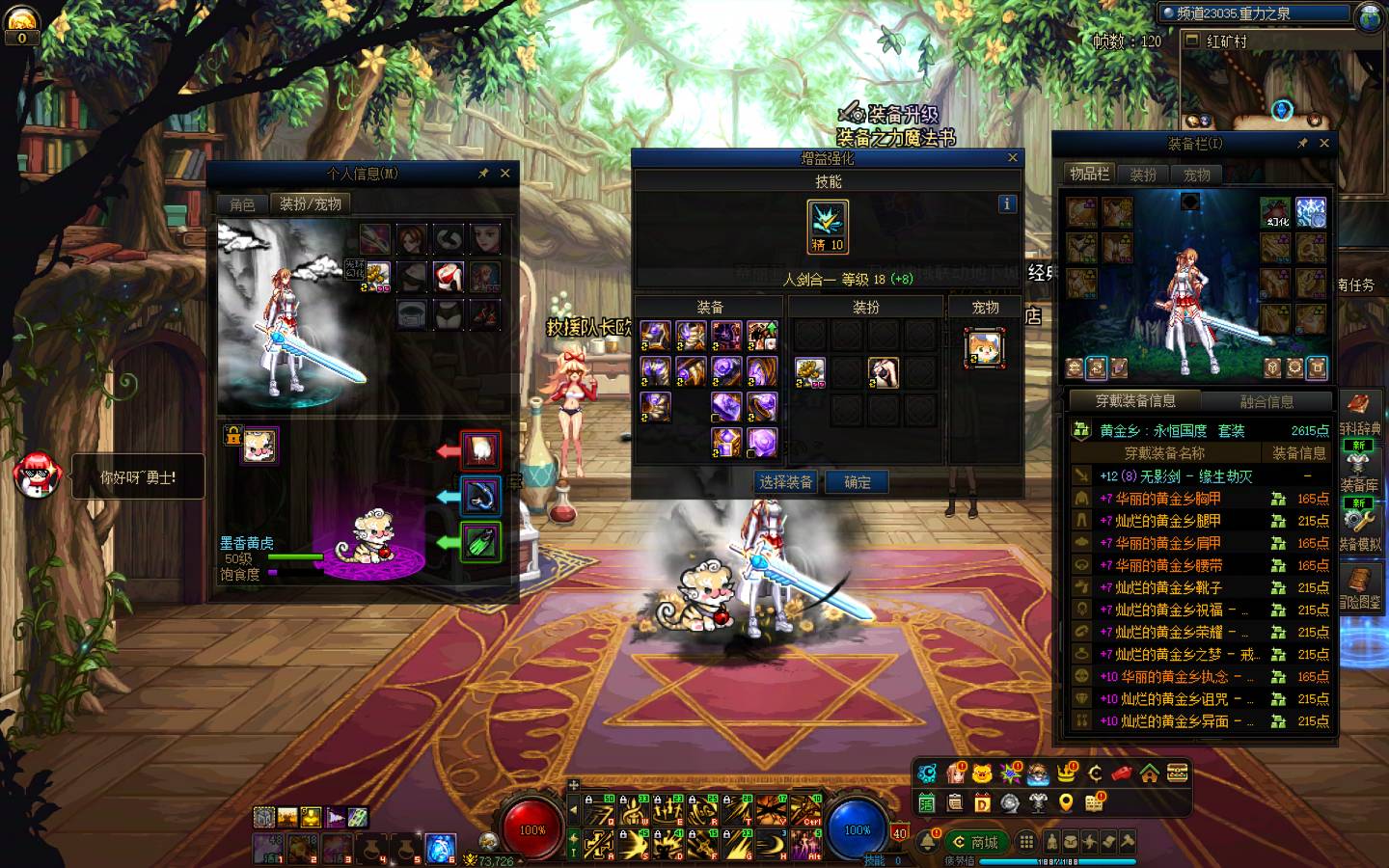Select the cat pet slot under 宠物

[984, 347]
